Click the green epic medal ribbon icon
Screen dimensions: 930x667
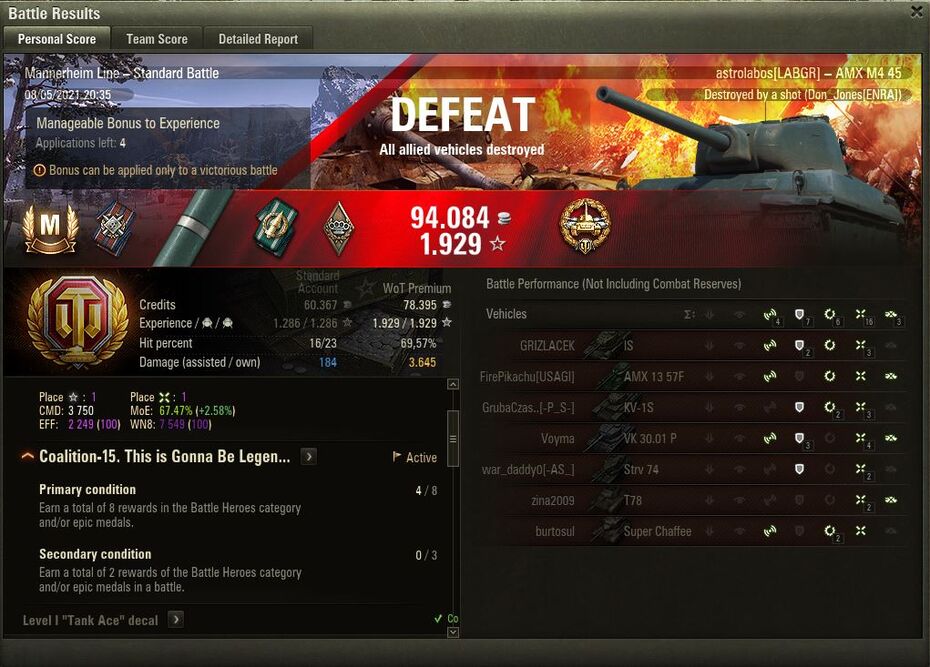coord(273,225)
